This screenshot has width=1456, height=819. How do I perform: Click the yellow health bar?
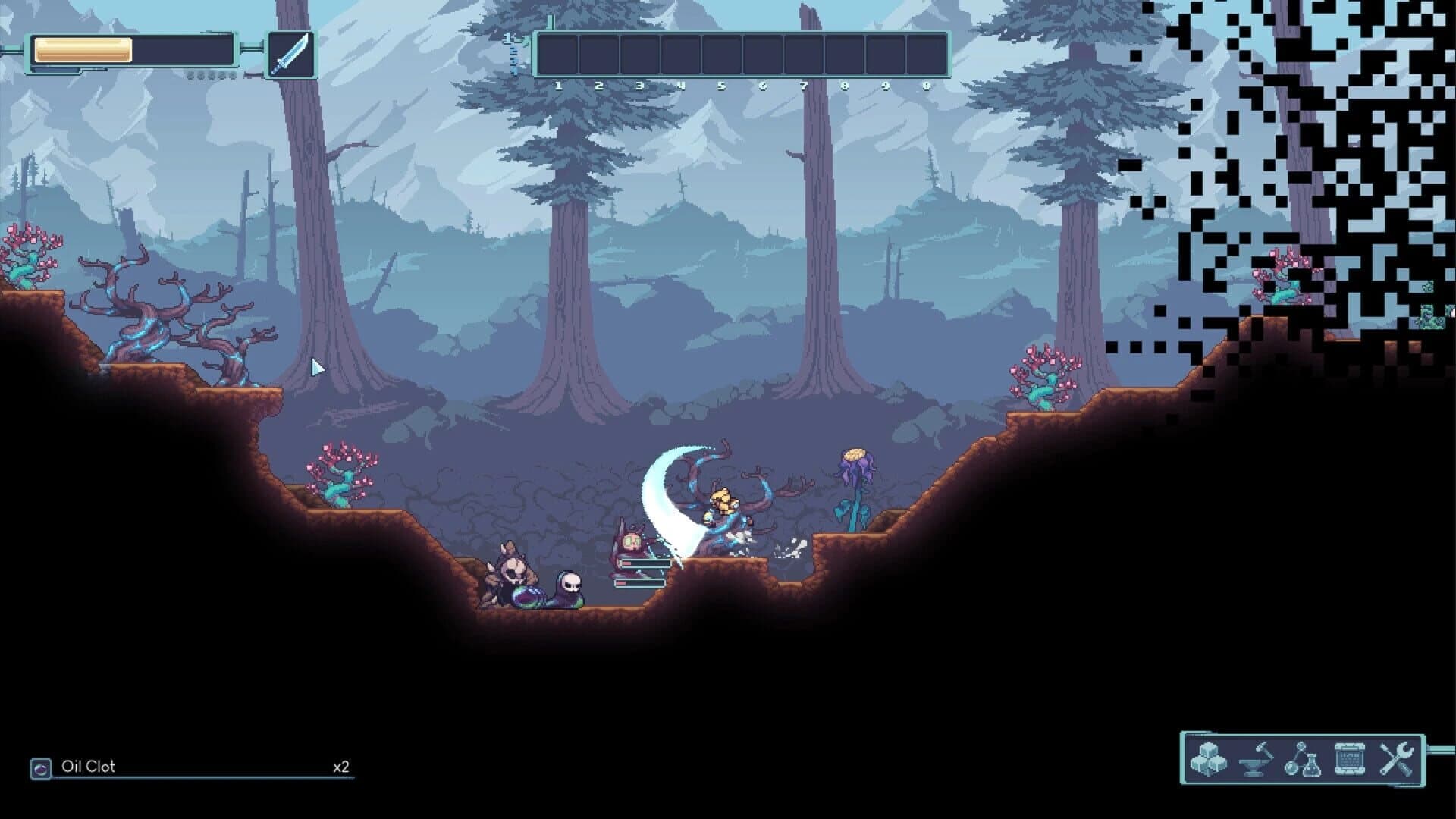click(83, 52)
